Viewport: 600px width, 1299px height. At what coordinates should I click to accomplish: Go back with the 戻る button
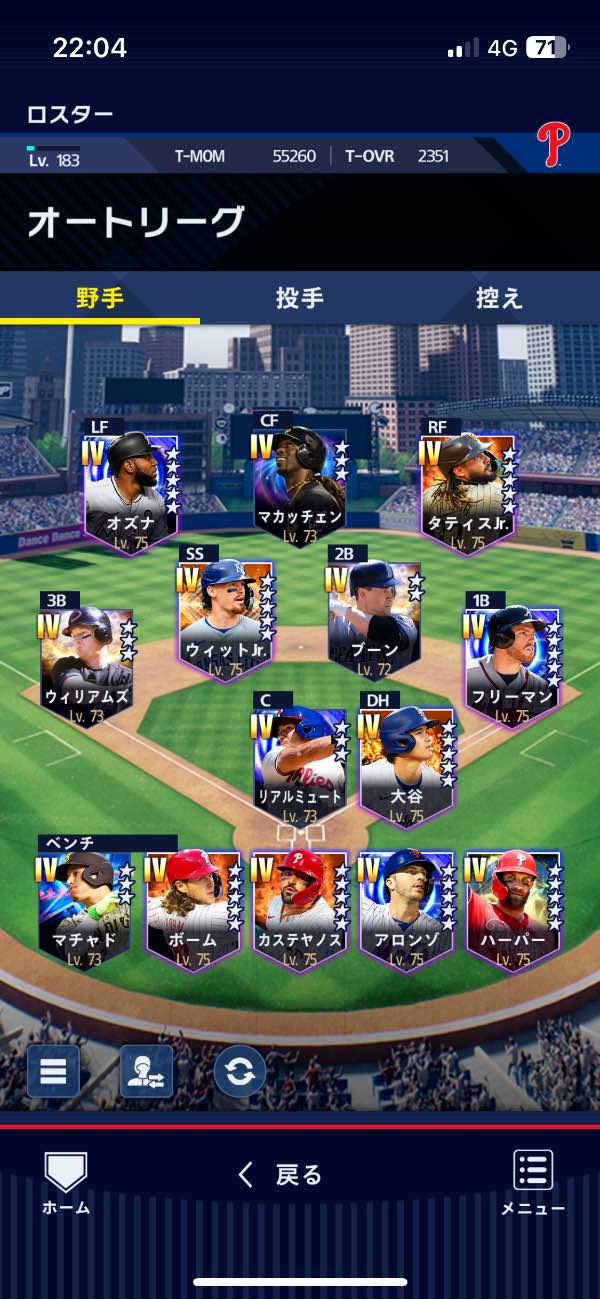point(281,1175)
